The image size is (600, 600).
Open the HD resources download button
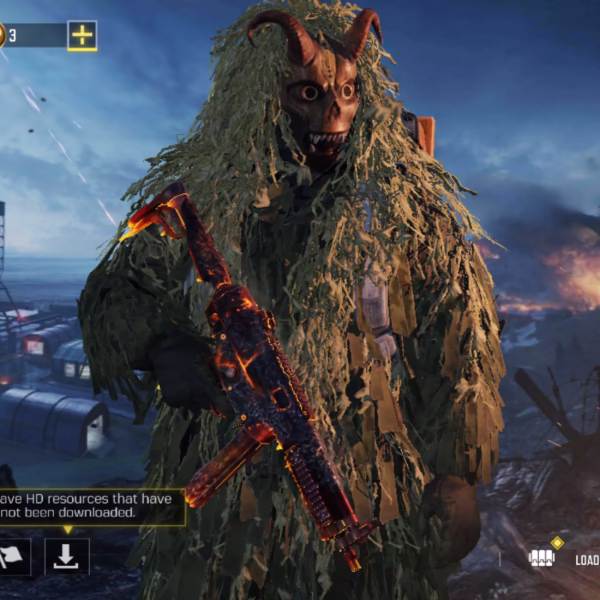pyautogui.click(x=67, y=557)
